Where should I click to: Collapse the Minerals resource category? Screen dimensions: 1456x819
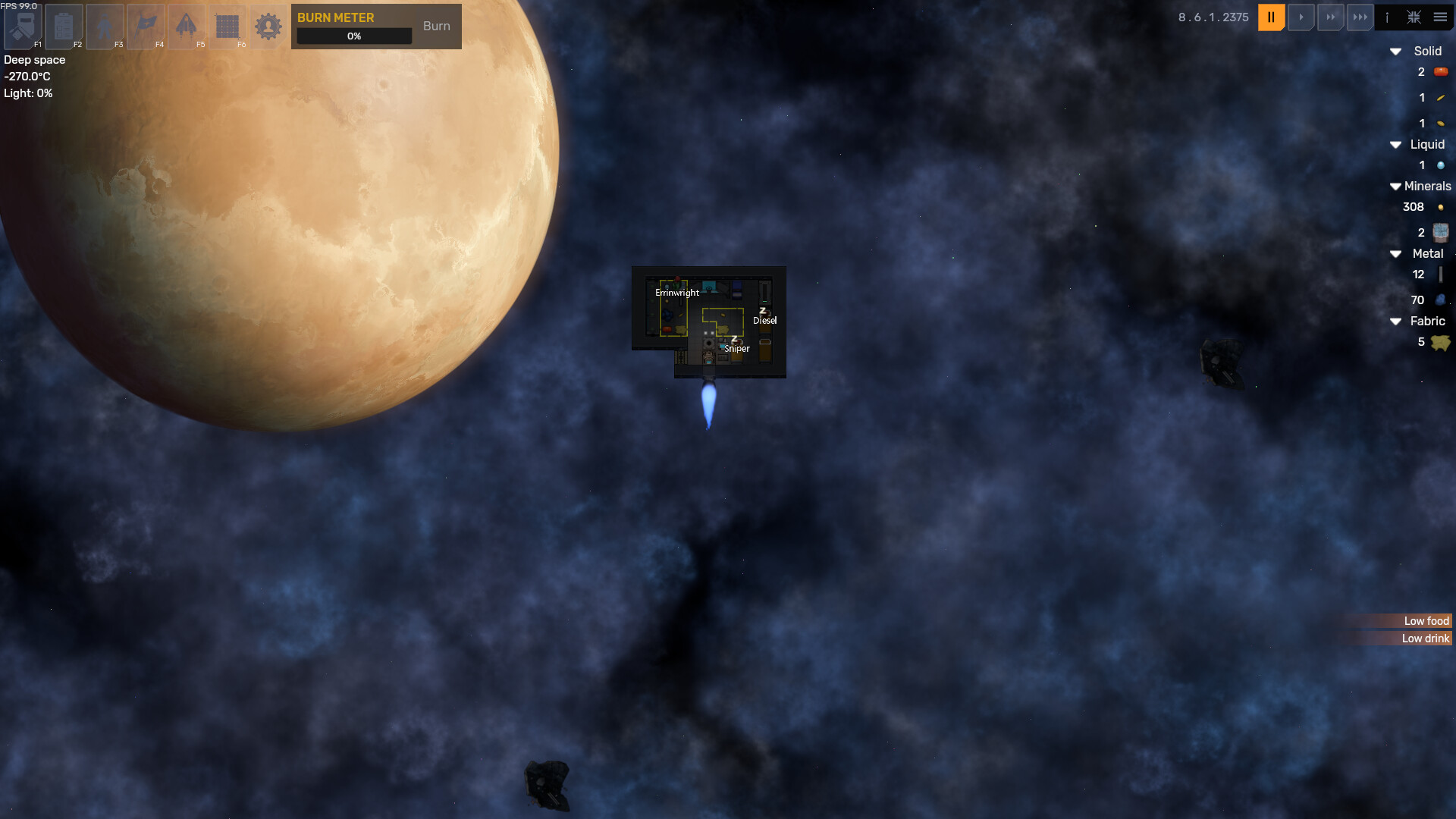click(x=1395, y=187)
